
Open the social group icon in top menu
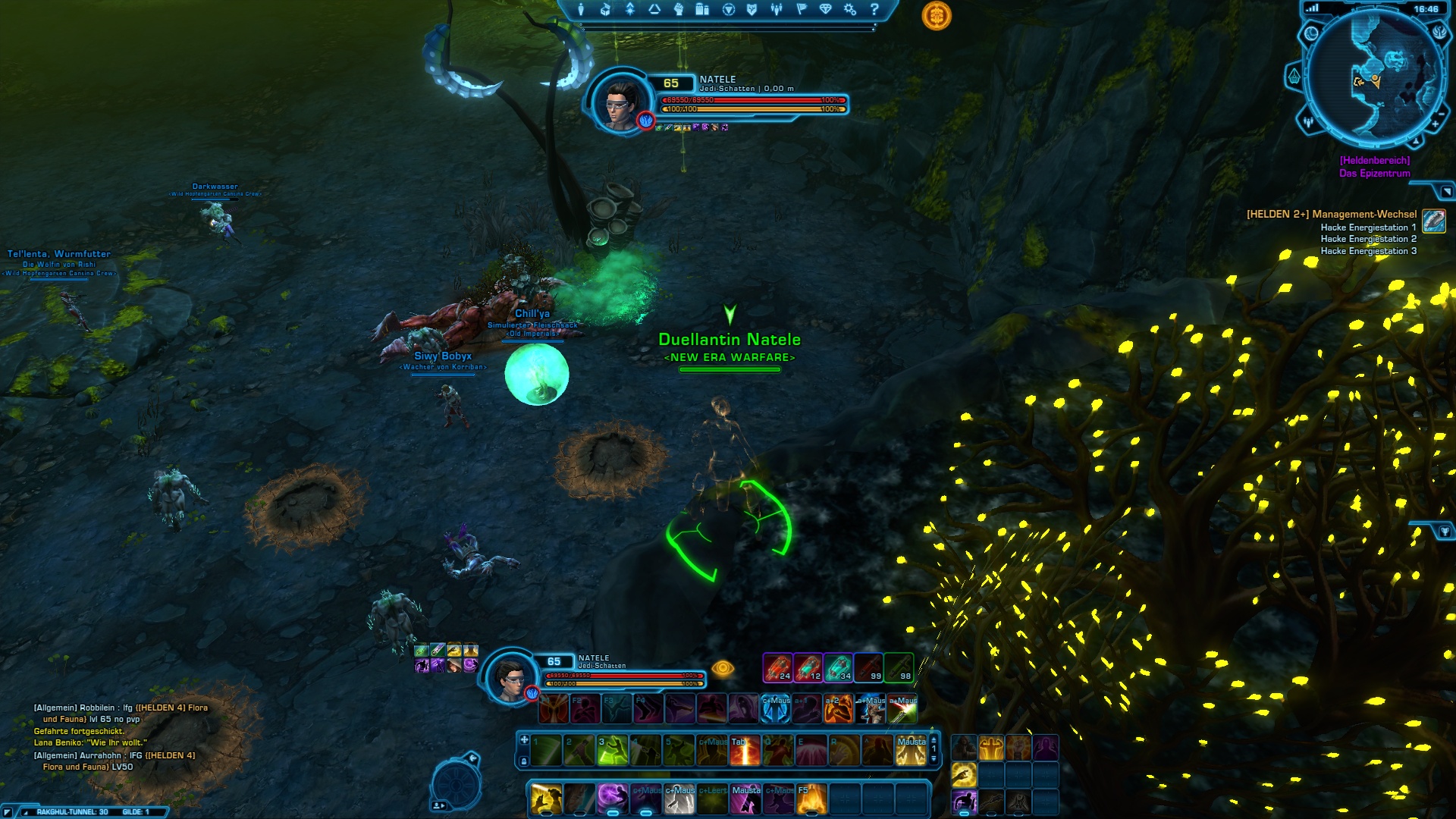(776, 9)
